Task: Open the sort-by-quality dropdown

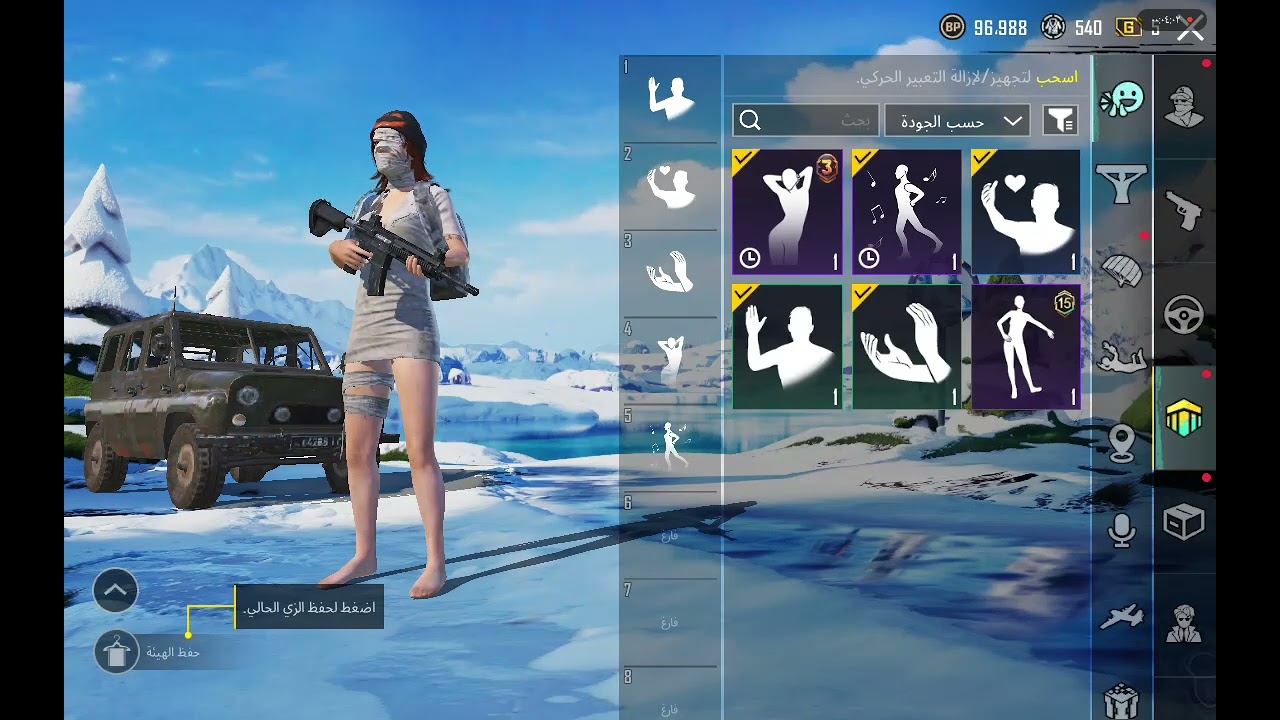Action: tap(957, 121)
